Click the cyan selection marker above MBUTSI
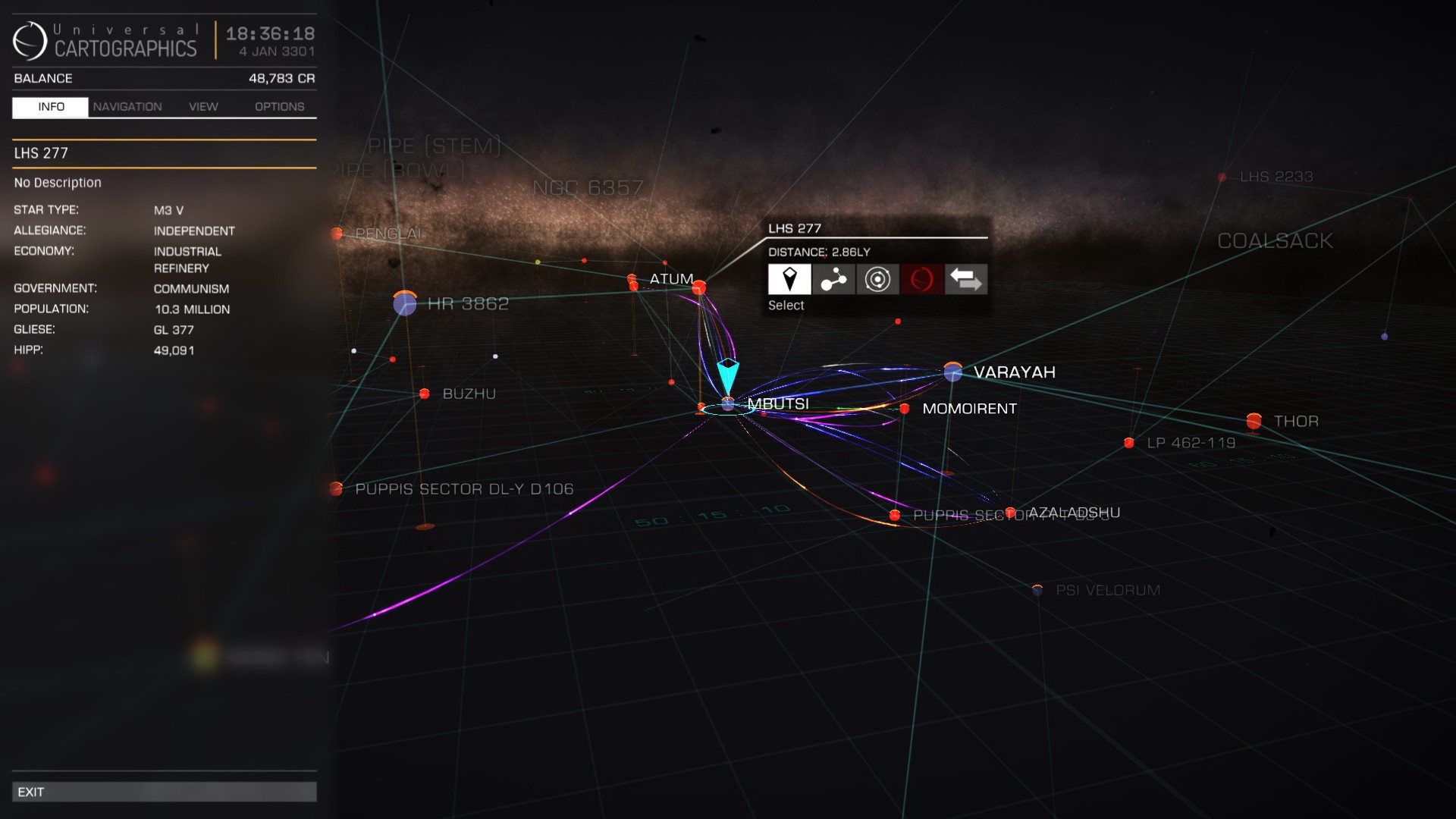The width and height of the screenshot is (1456, 819). (x=727, y=372)
